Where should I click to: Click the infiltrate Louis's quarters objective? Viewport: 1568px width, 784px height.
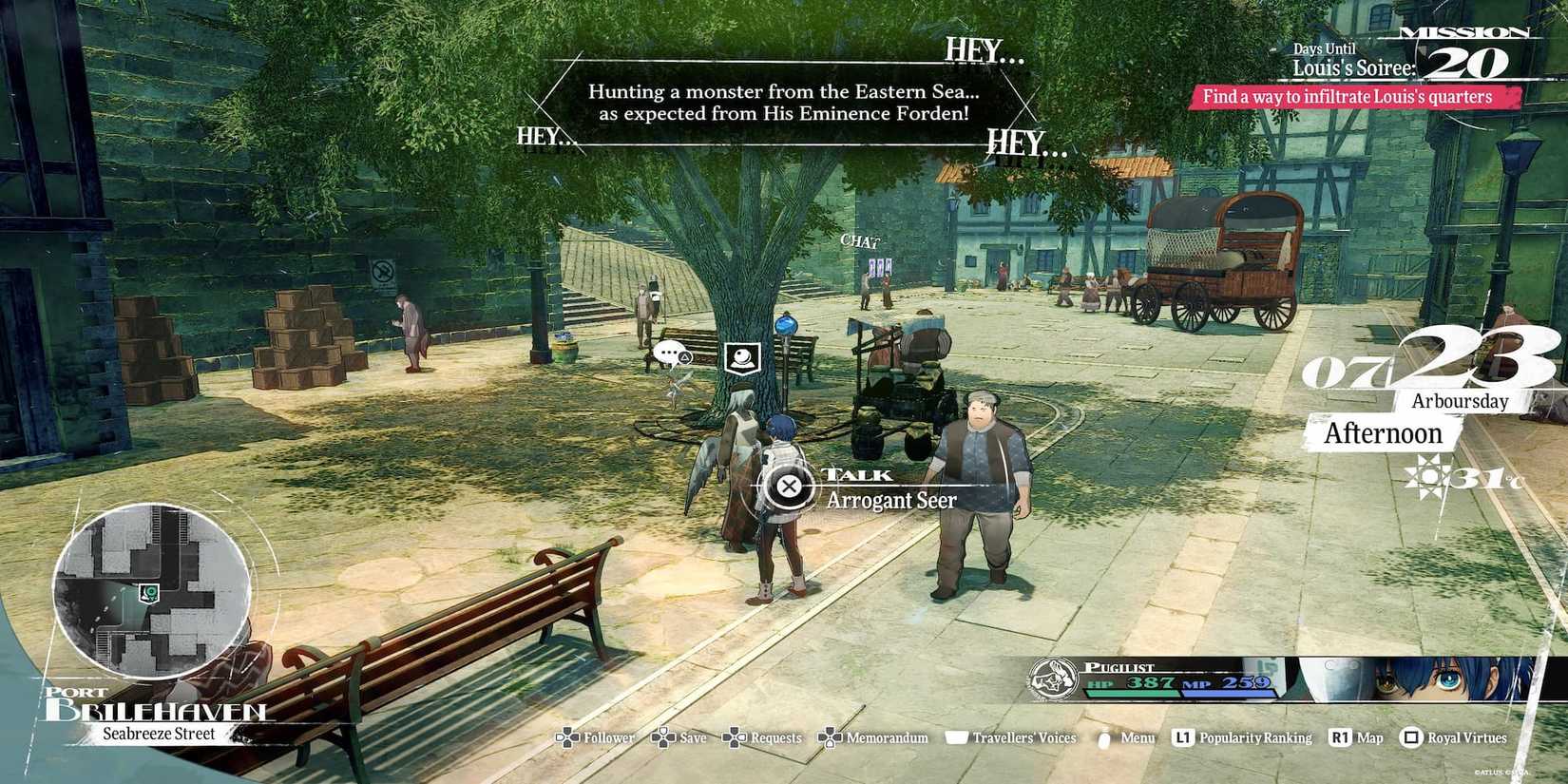click(x=1348, y=96)
